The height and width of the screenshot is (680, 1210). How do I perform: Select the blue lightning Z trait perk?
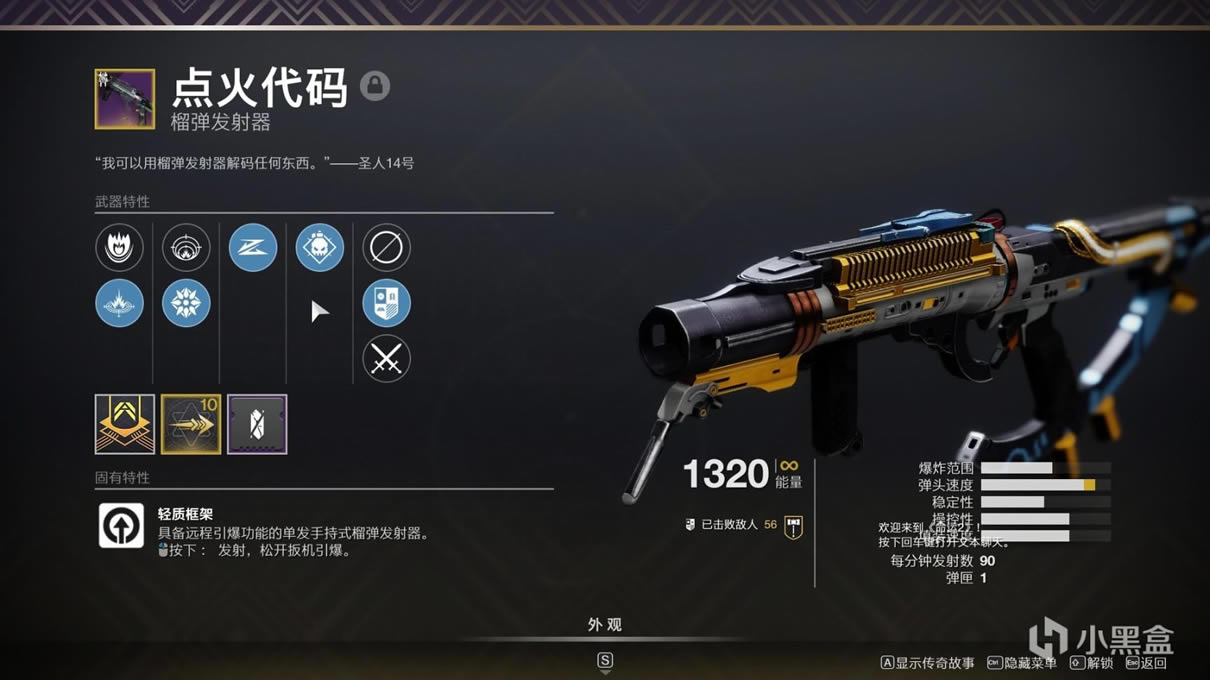253,247
